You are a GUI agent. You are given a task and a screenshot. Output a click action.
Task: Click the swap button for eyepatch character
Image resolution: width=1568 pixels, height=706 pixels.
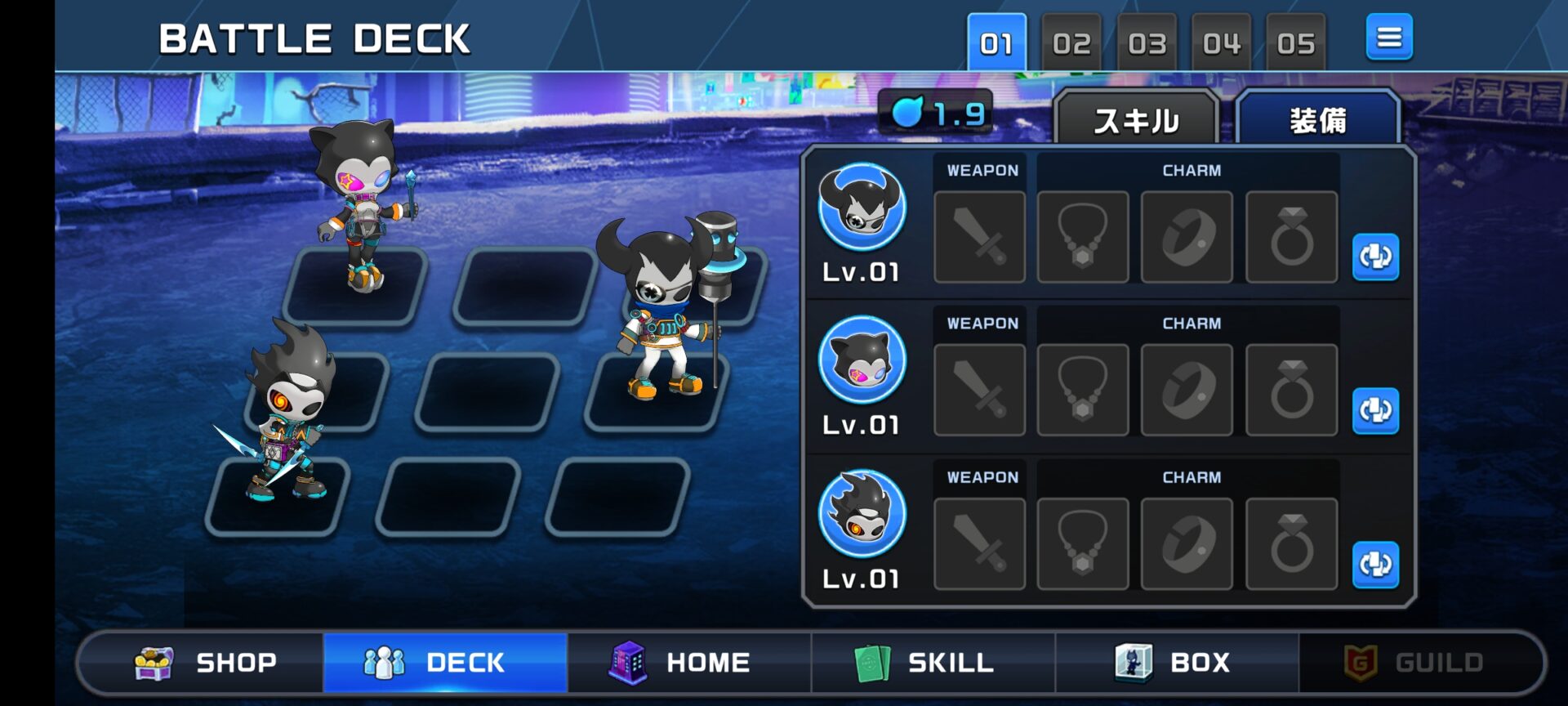point(1375,257)
